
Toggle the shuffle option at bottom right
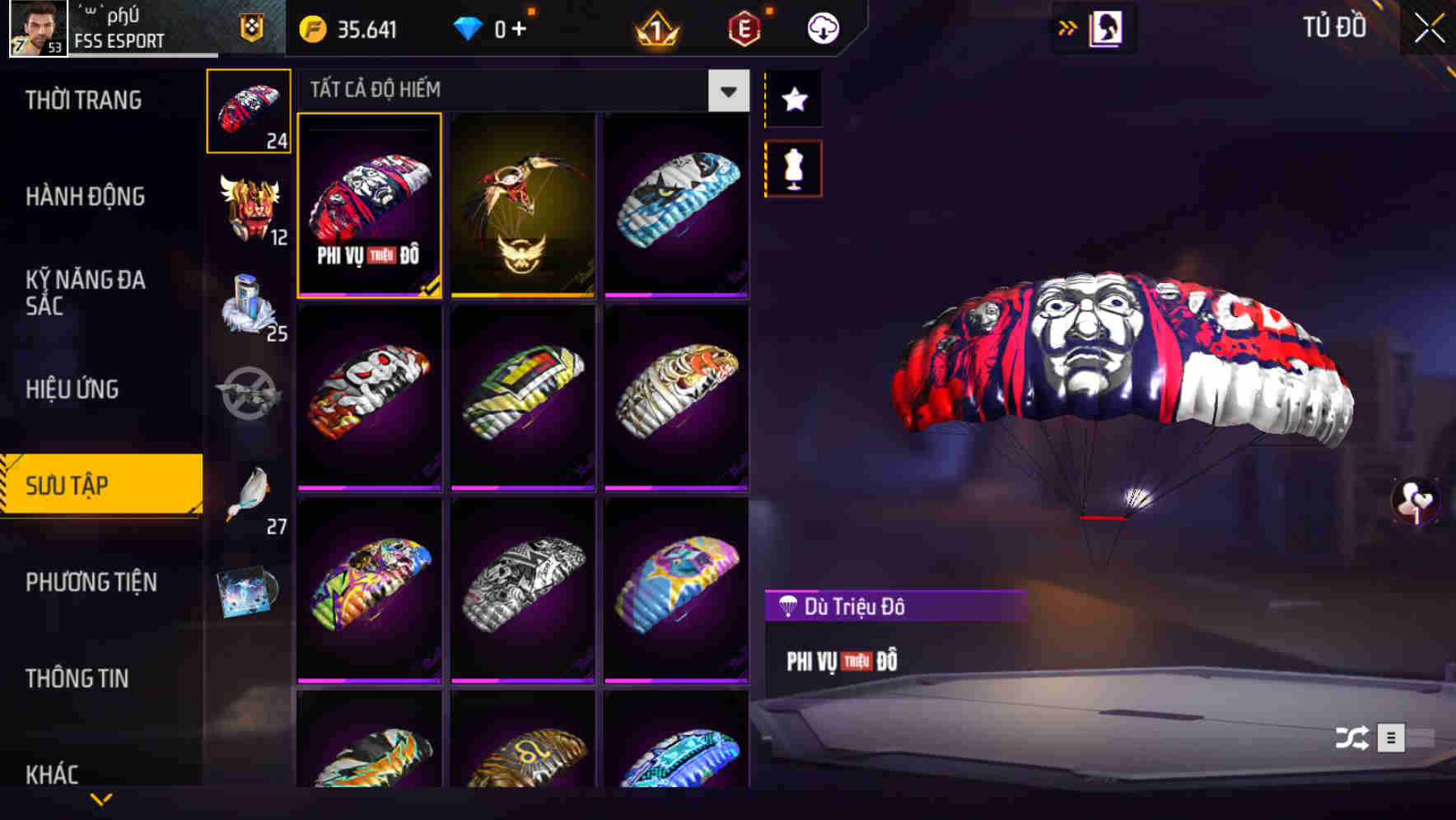coord(1350,739)
